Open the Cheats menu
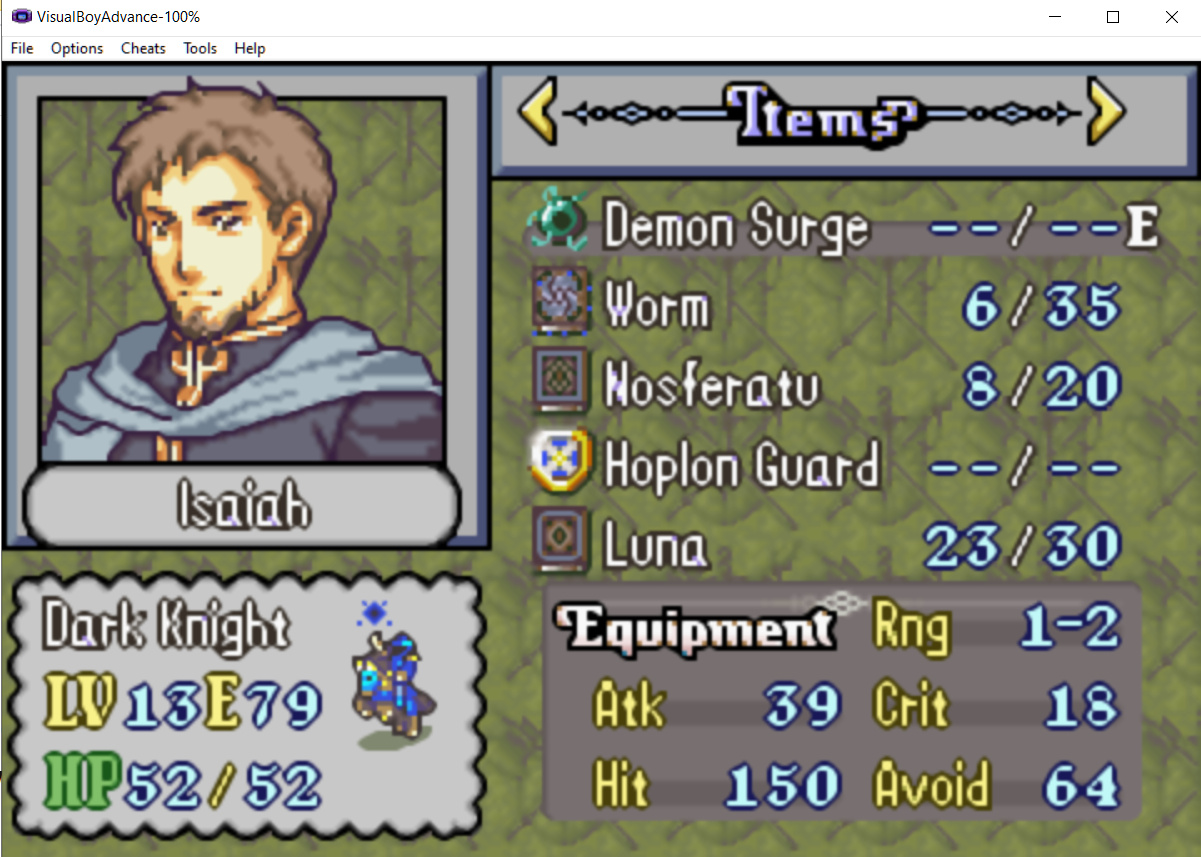The height and width of the screenshot is (857, 1201). point(143,48)
